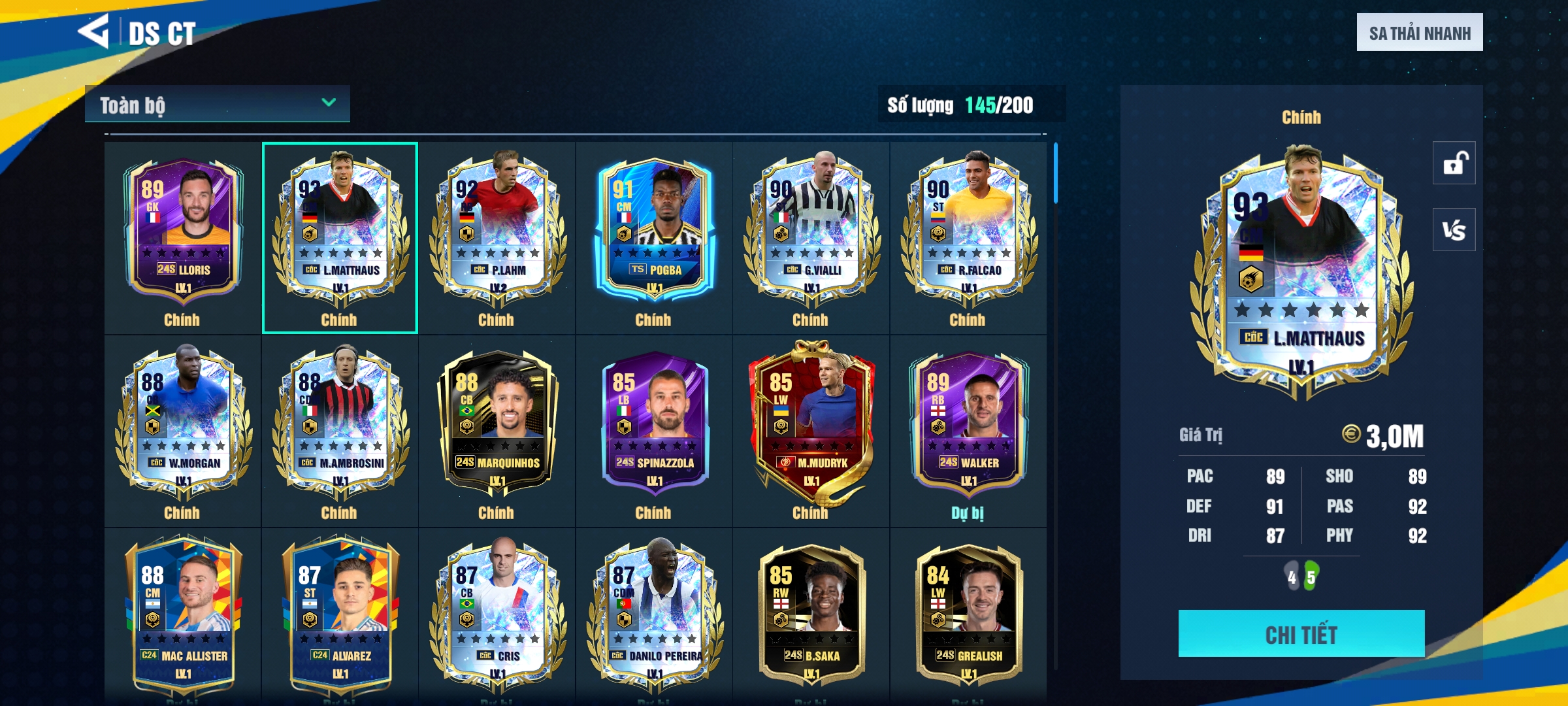Screen dimensions: 1568x706
Task: Select the M.Ambrosini player card
Action: coord(340,425)
